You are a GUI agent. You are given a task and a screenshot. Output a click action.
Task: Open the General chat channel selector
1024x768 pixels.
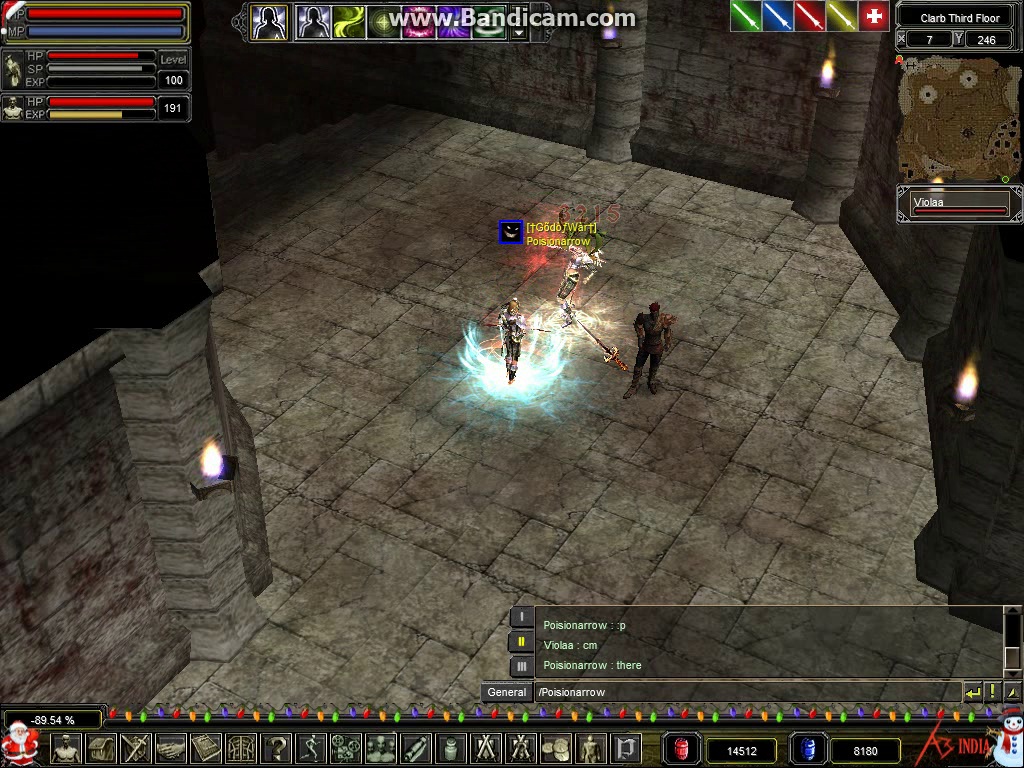[x=507, y=692]
